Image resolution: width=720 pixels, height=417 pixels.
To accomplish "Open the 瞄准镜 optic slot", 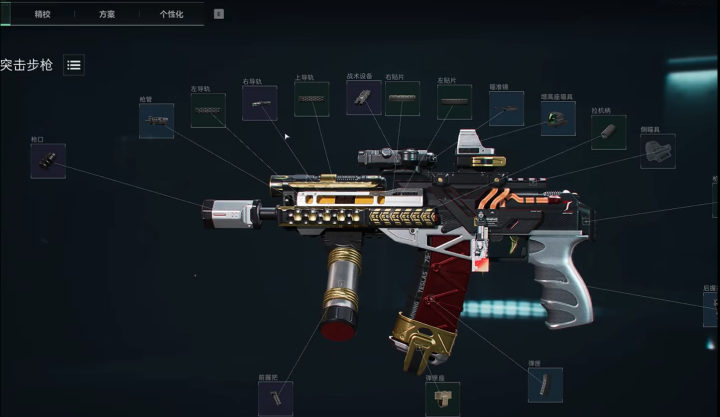I will (506, 108).
